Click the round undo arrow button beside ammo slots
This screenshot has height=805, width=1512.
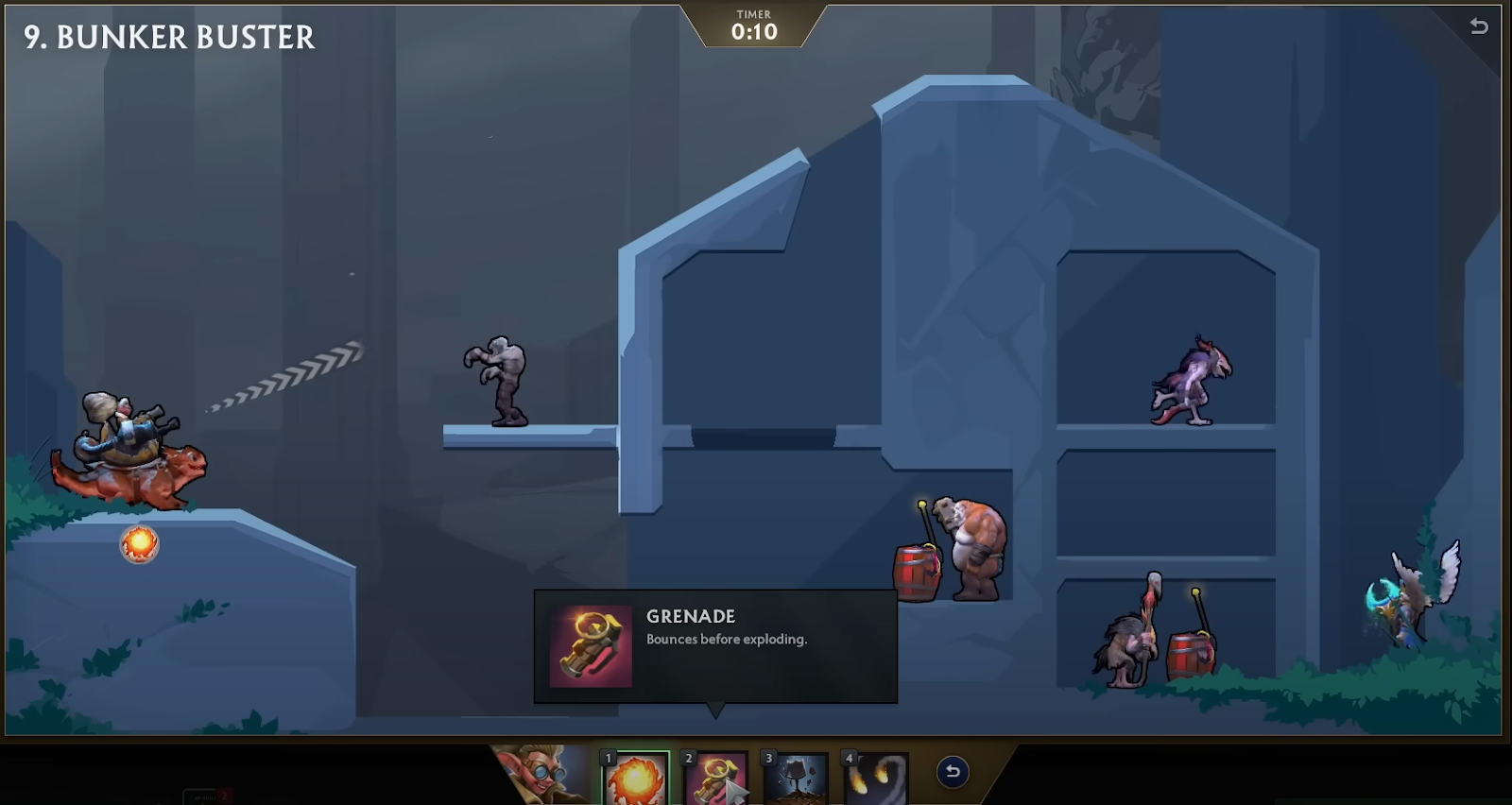pyautogui.click(x=953, y=772)
